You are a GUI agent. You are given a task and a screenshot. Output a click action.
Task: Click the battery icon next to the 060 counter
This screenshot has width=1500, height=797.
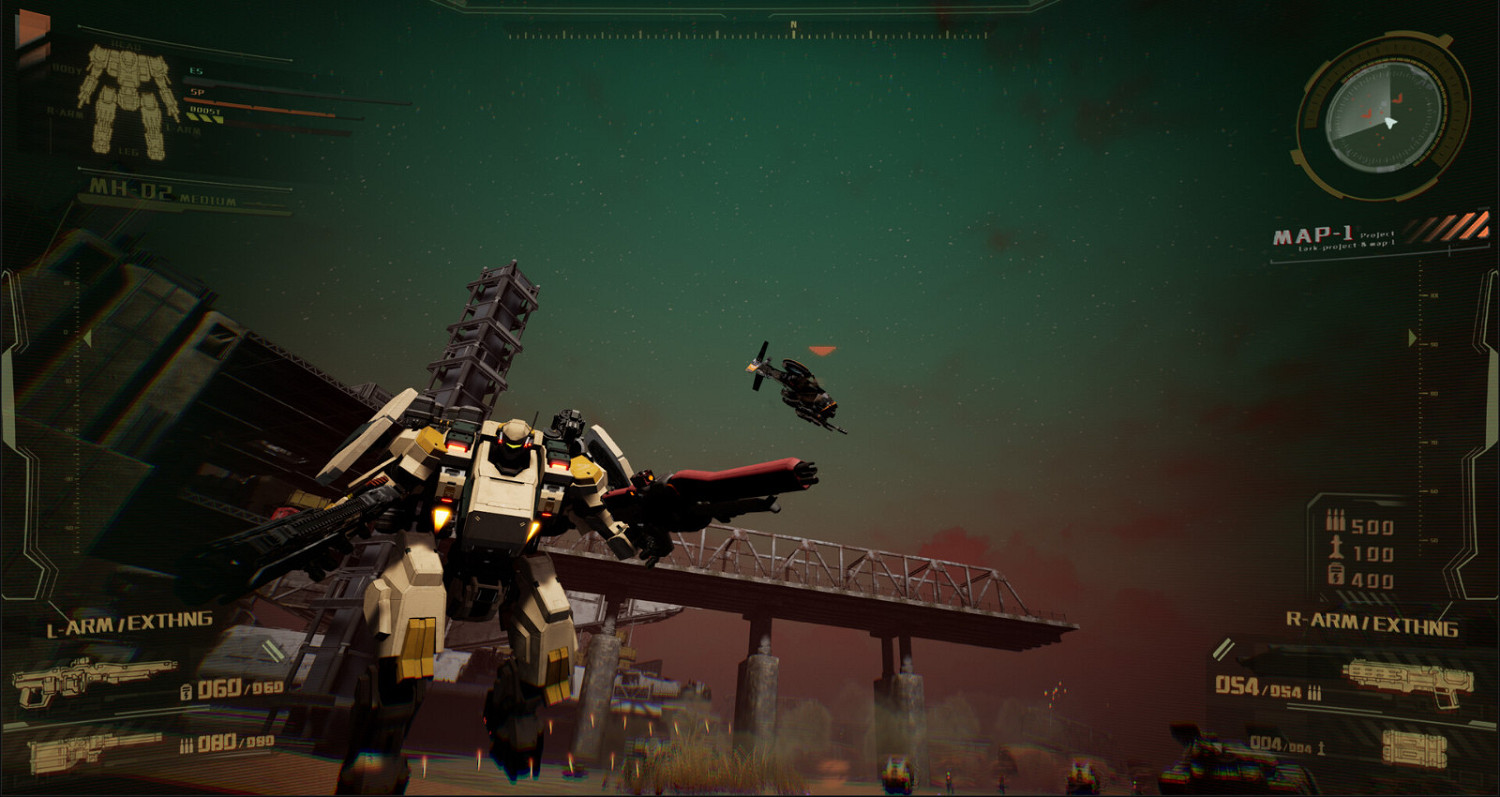point(187,691)
